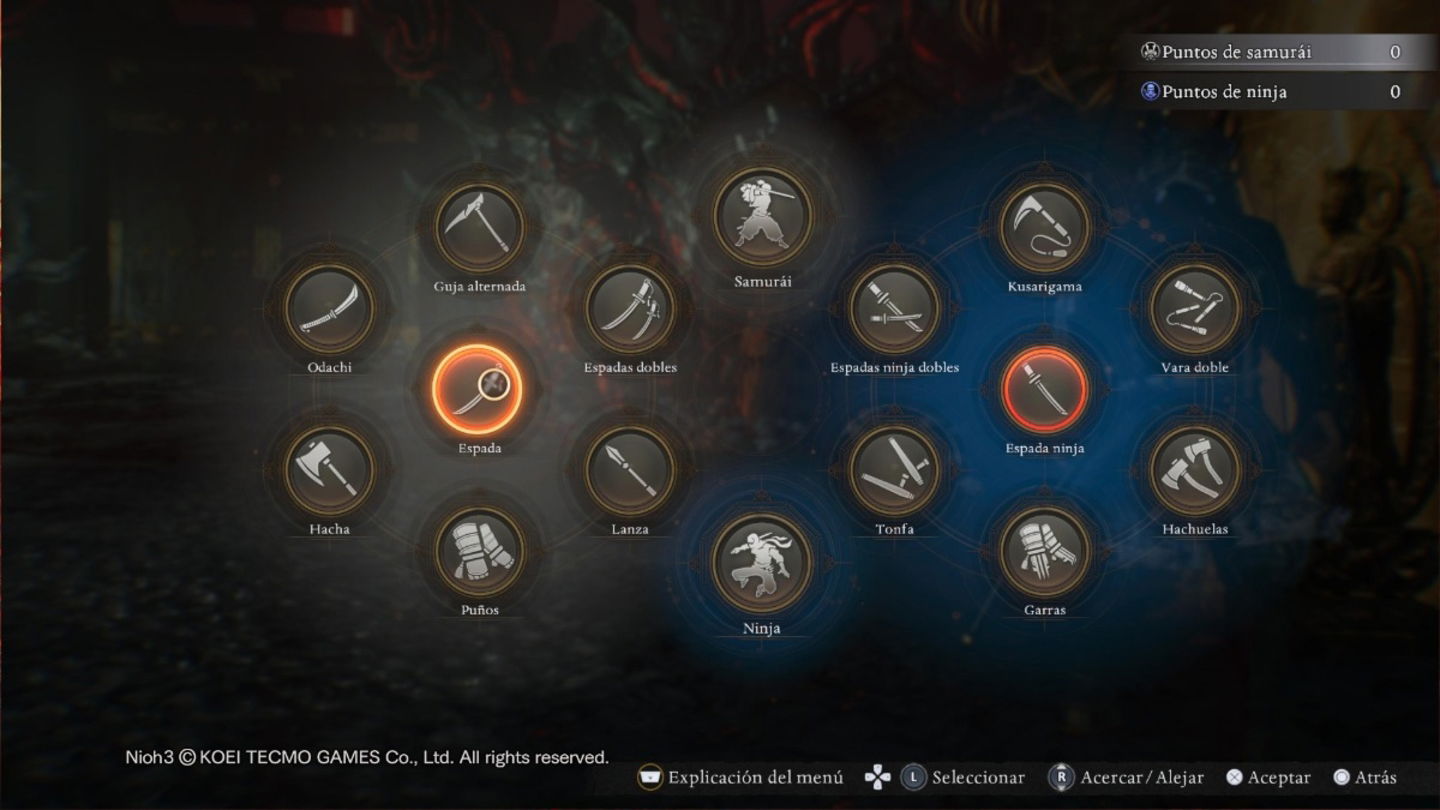This screenshot has height=810, width=1440.
Task: Click the Espadas dobles icon
Action: (631, 310)
